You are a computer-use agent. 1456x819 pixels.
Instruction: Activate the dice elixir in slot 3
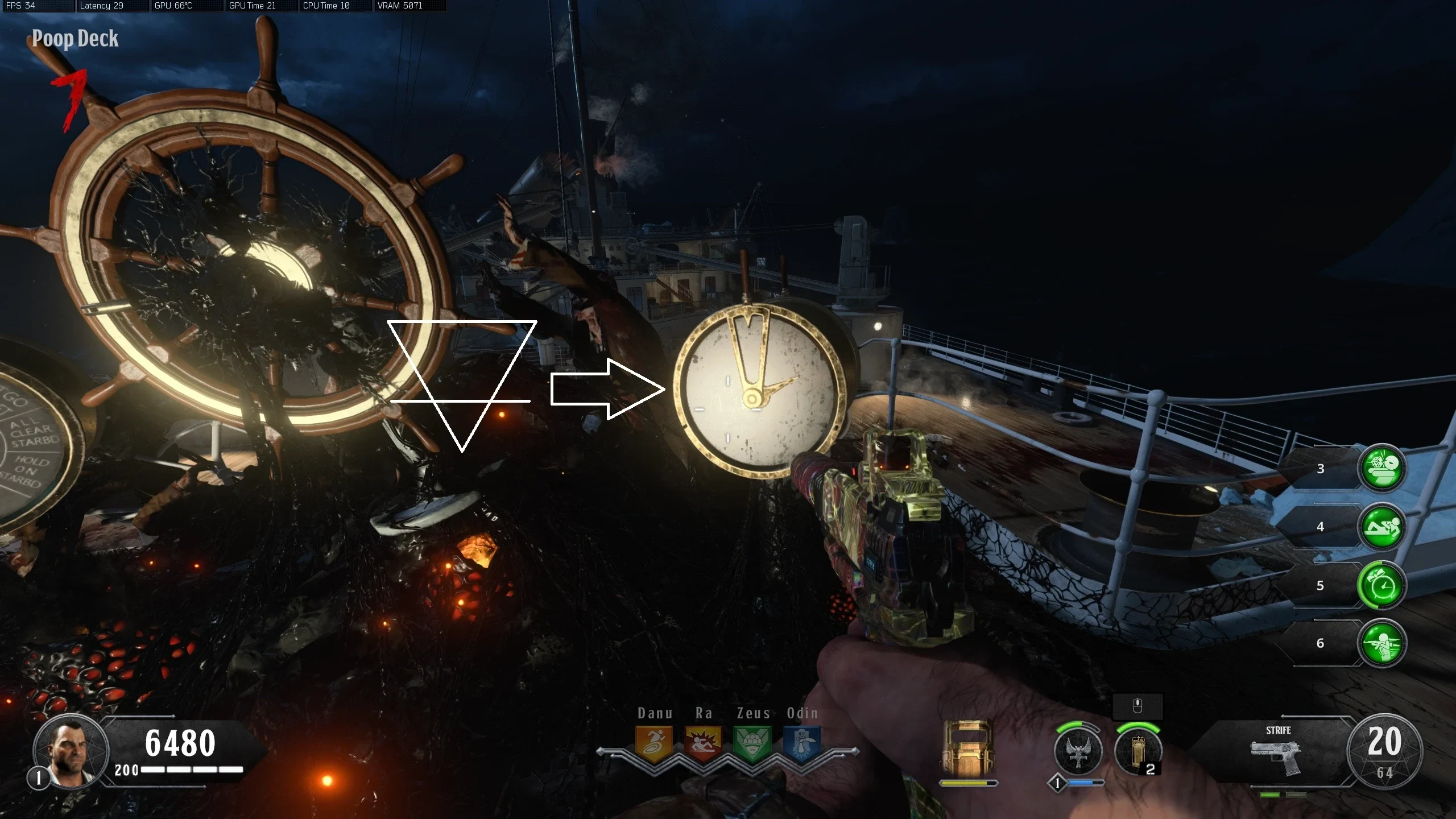[x=1381, y=468]
